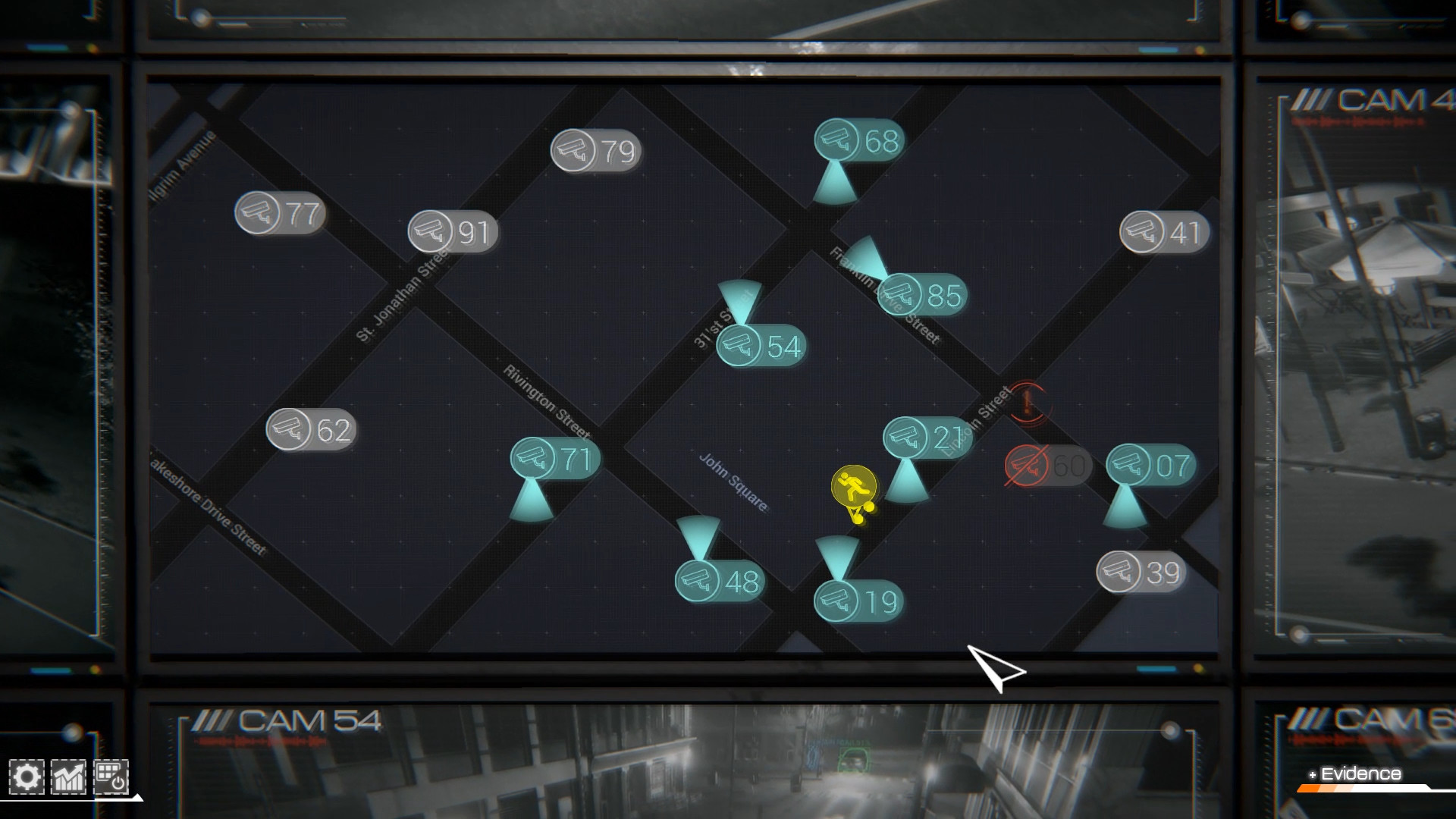Open the settings gear icon
The height and width of the screenshot is (819, 1456).
[x=28, y=776]
